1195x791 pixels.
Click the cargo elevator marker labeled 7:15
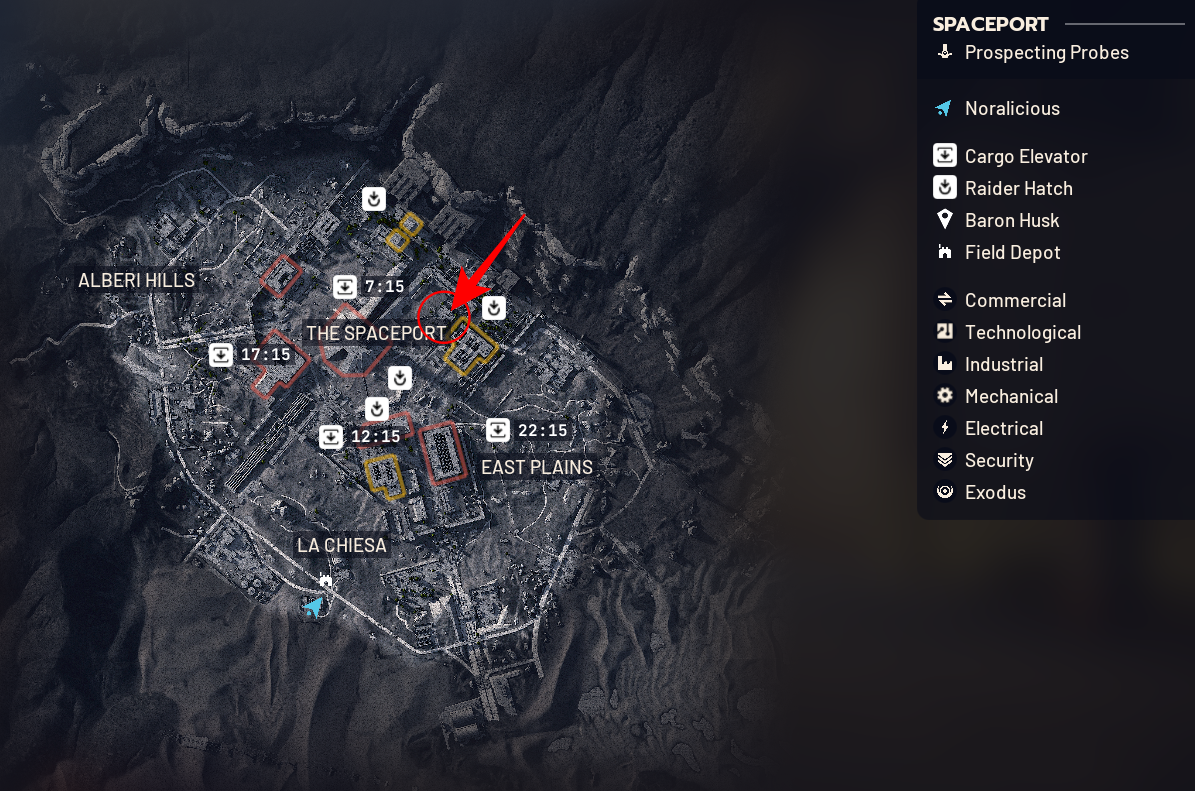(x=345, y=287)
